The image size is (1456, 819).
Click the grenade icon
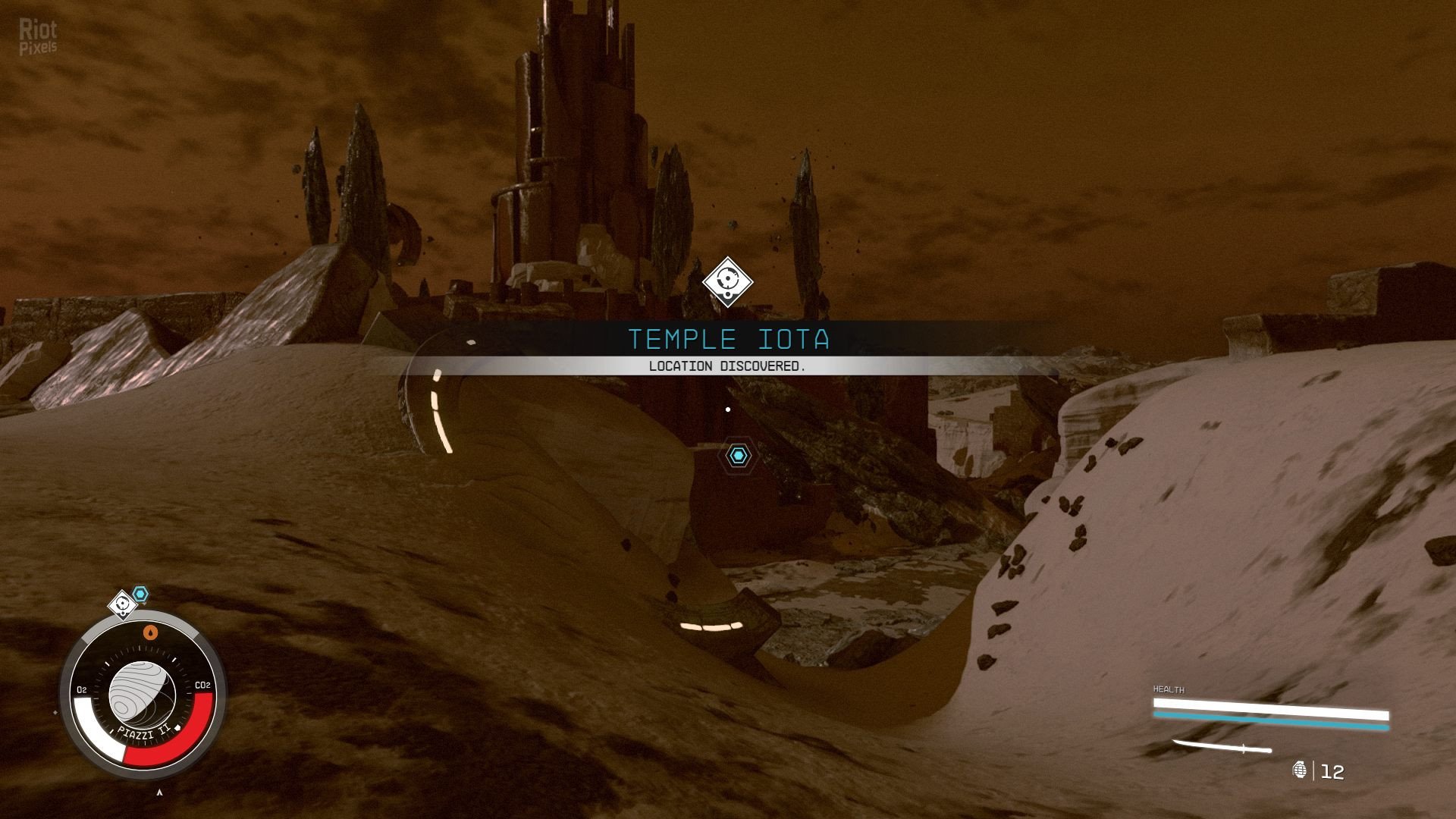[x=1299, y=770]
